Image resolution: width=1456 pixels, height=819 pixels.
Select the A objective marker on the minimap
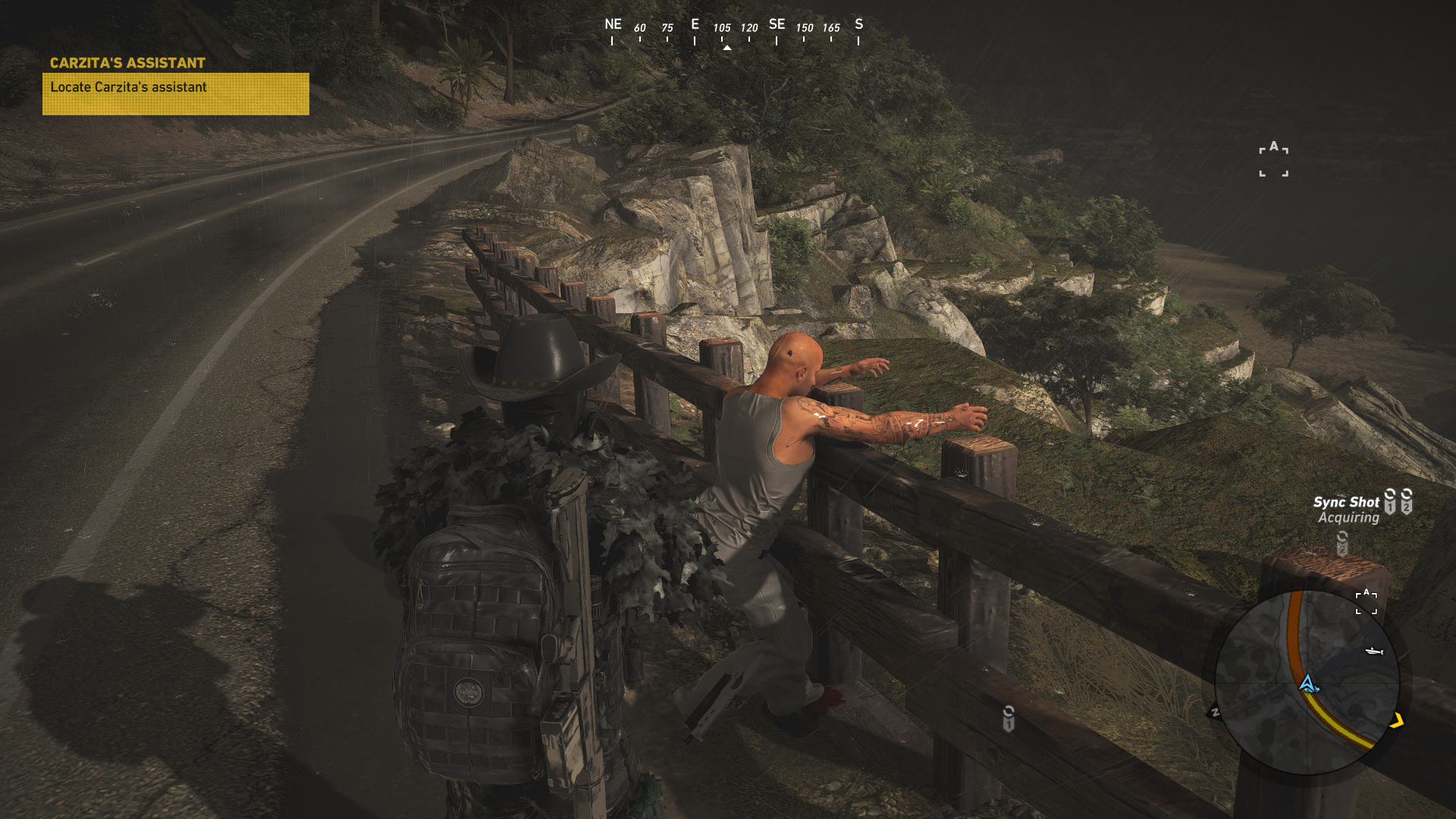[1367, 601]
